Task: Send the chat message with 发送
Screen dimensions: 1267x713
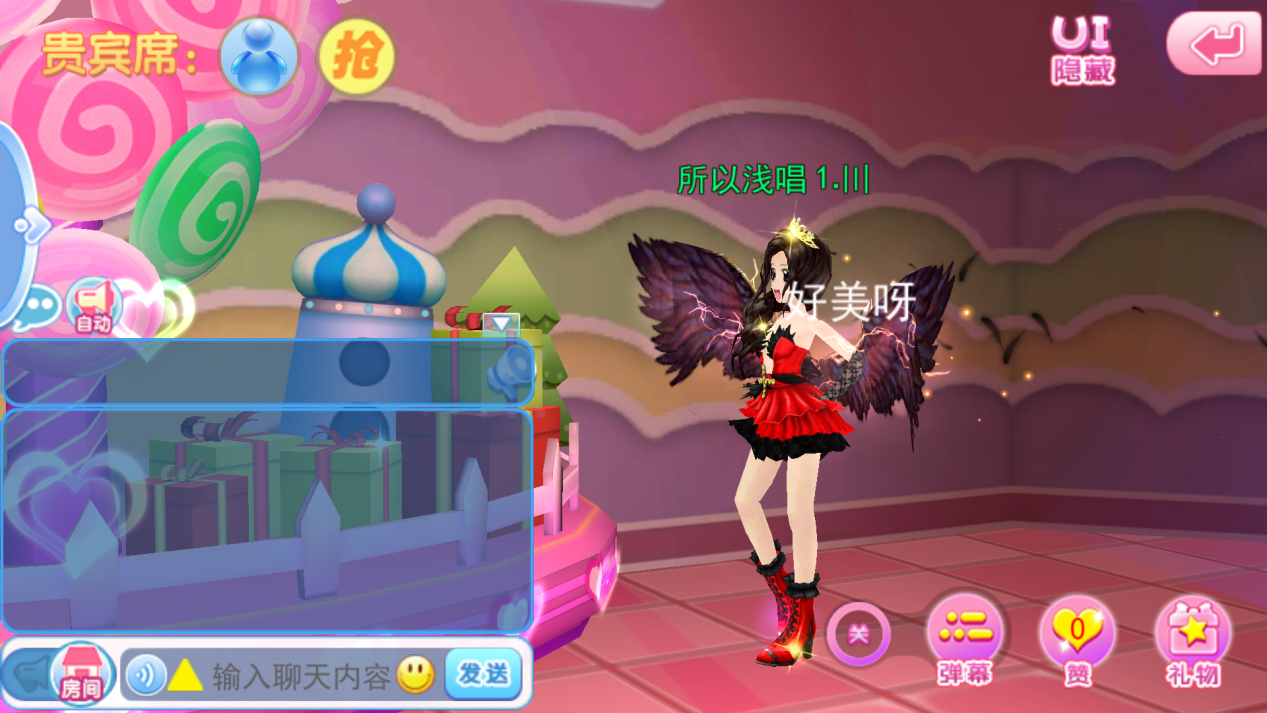Action: (x=483, y=674)
